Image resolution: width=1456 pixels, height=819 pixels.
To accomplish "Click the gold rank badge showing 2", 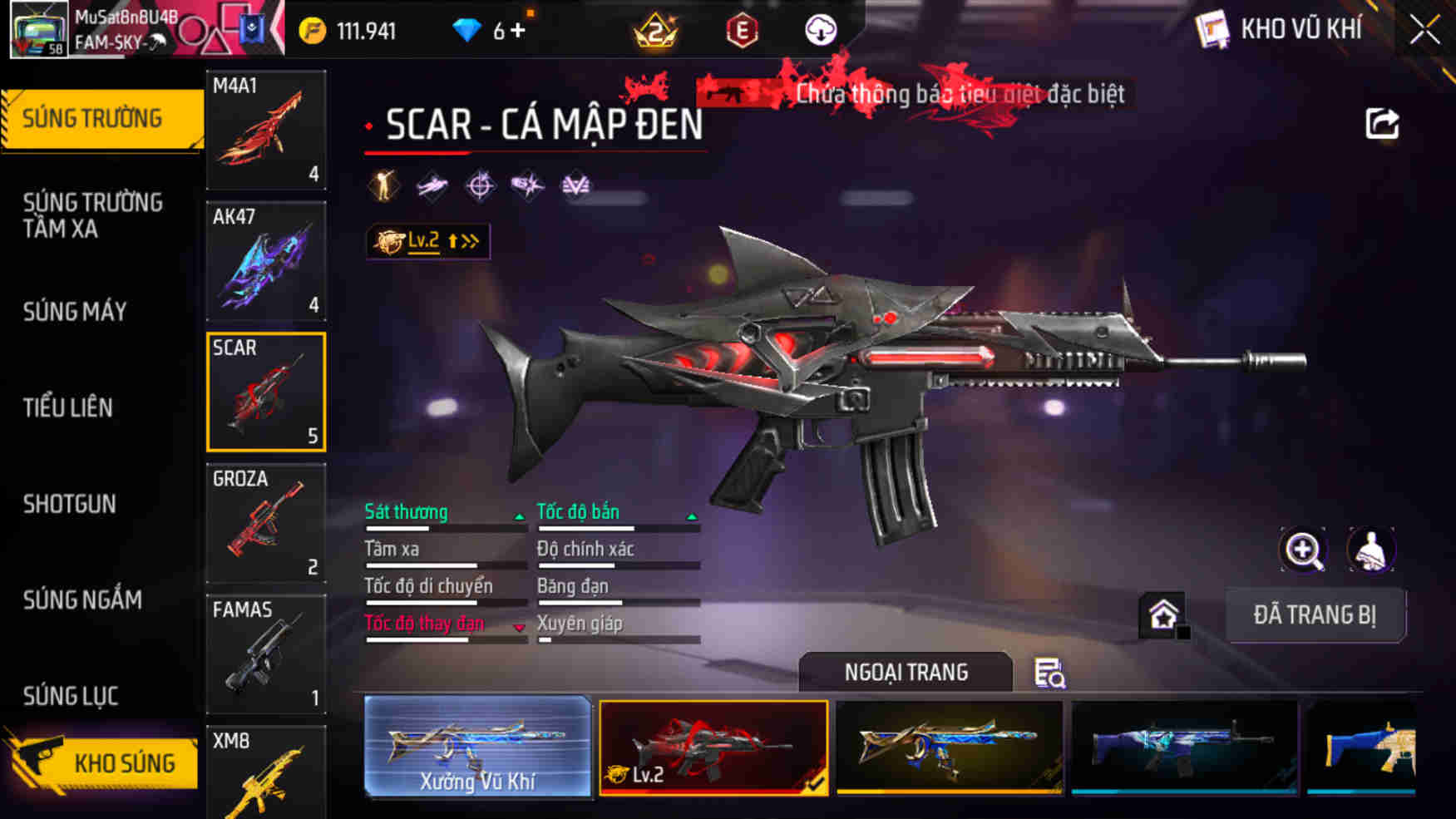I will point(657,30).
